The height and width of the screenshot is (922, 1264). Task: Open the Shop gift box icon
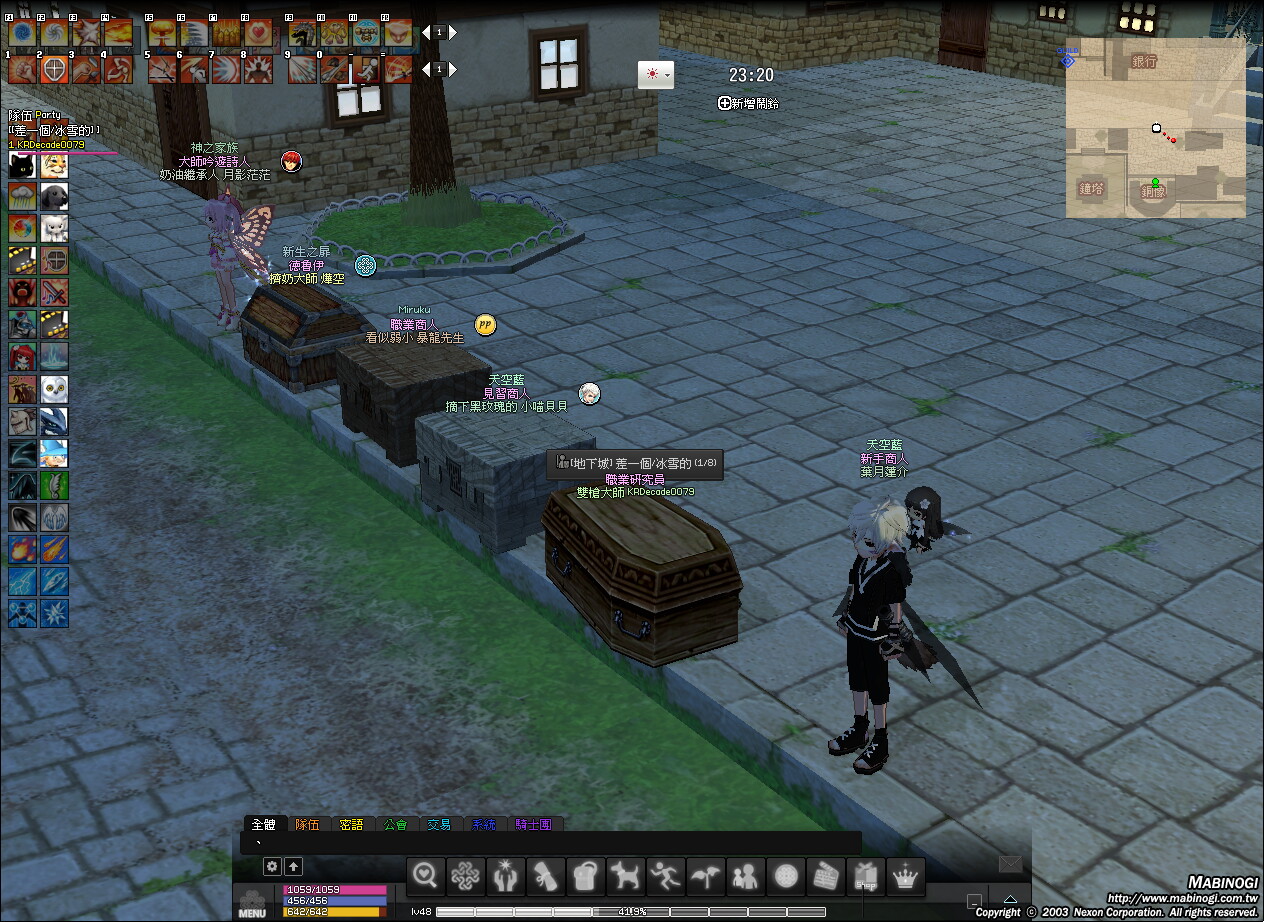click(866, 877)
